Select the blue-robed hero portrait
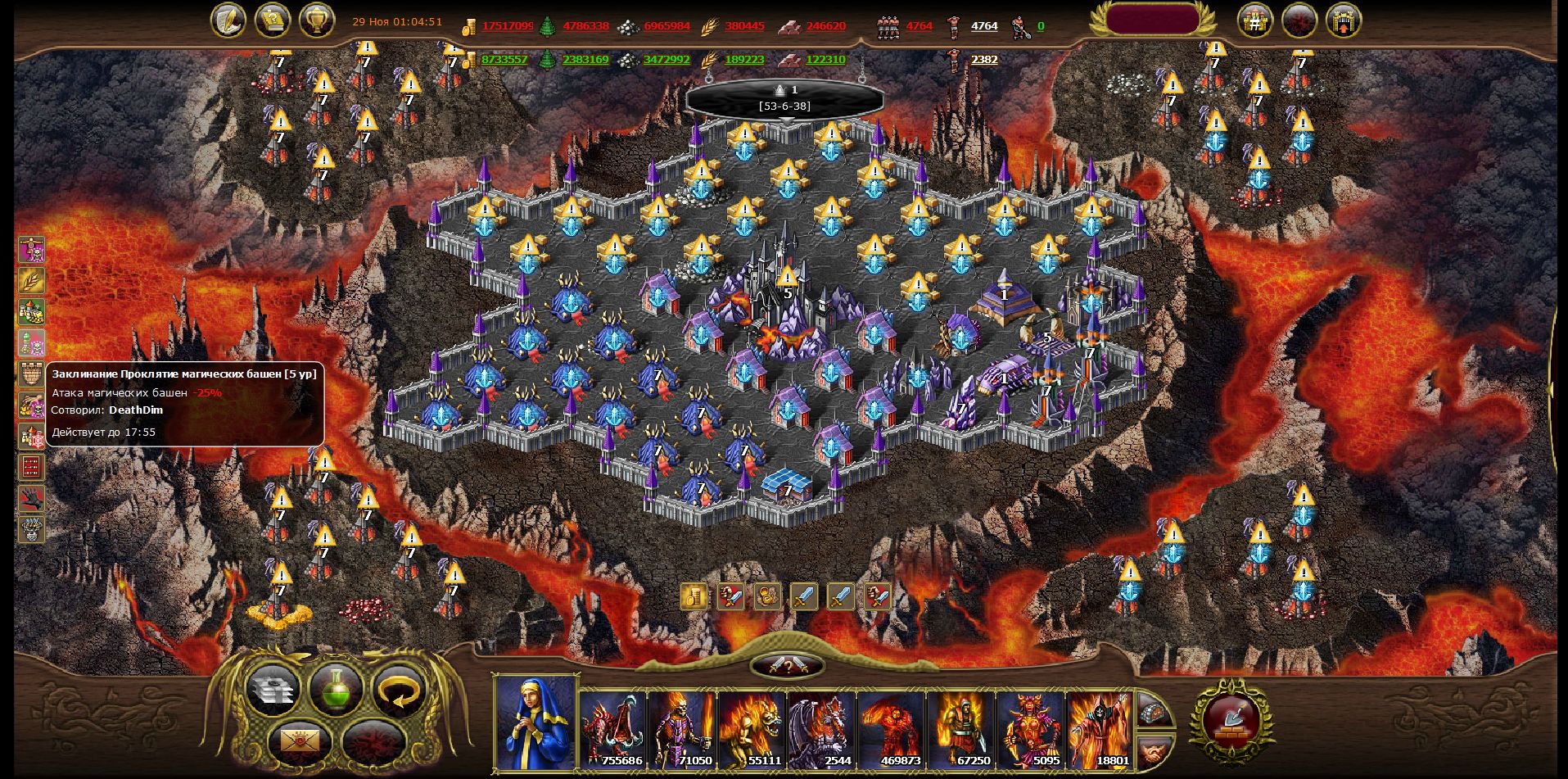Image resolution: width=1568 pixels, height=779 pixels. click(x=535, y=723)
